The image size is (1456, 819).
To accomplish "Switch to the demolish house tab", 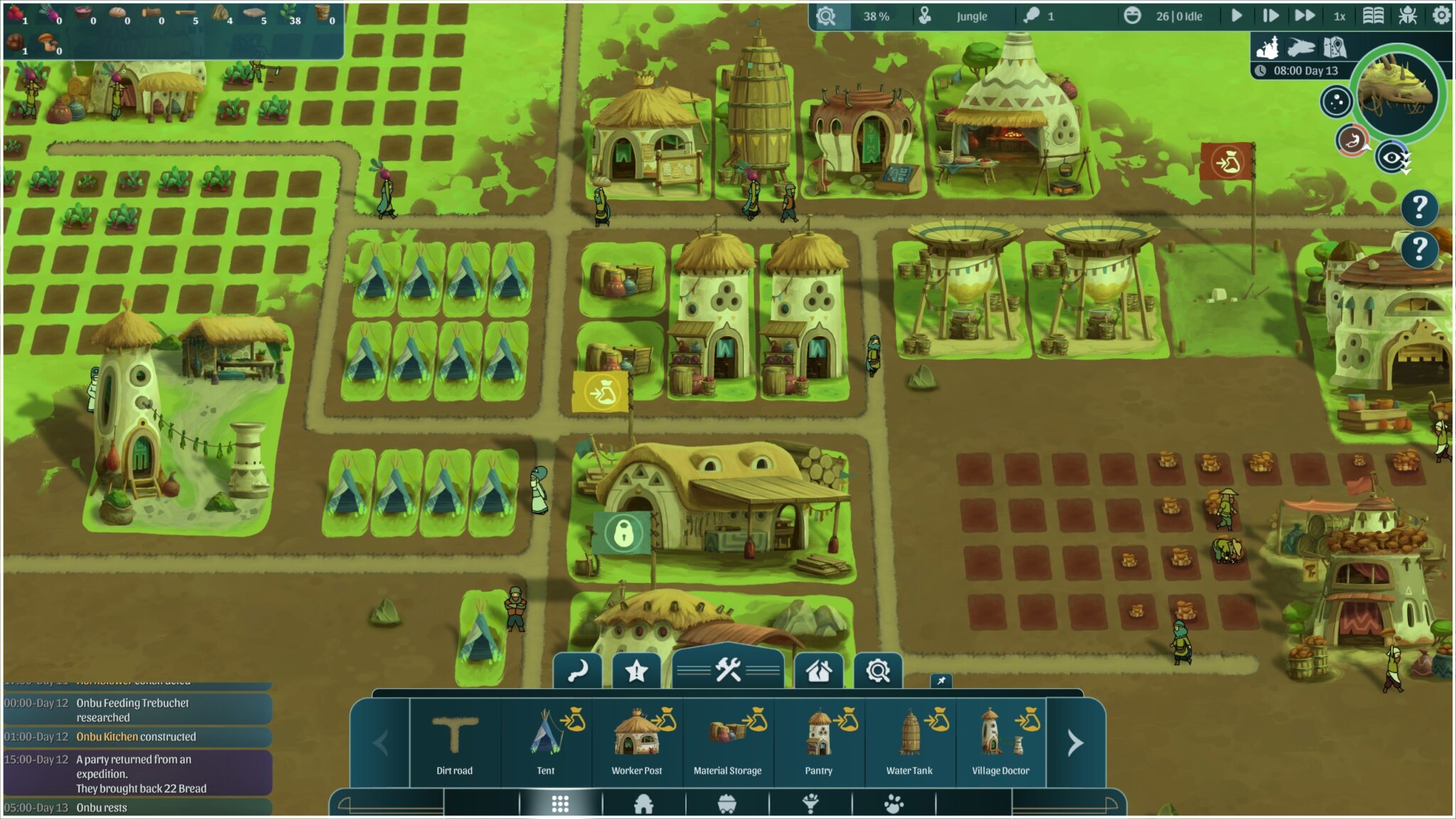I will coord(818,670).
